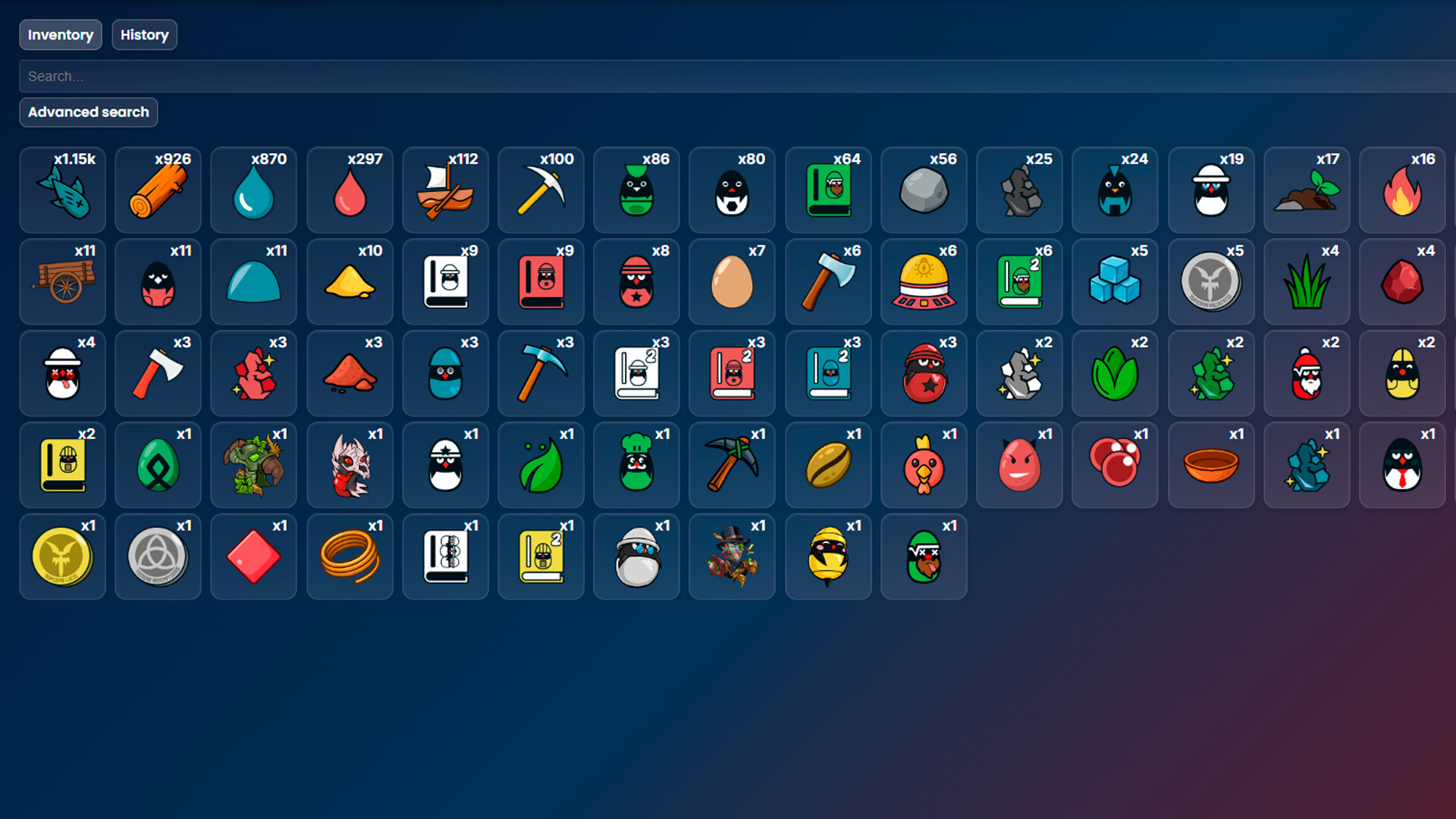Image resolution: width=1456 pixels, height=819 pixels.
Task: Select the axe item x6
Action: coord(828,281)
